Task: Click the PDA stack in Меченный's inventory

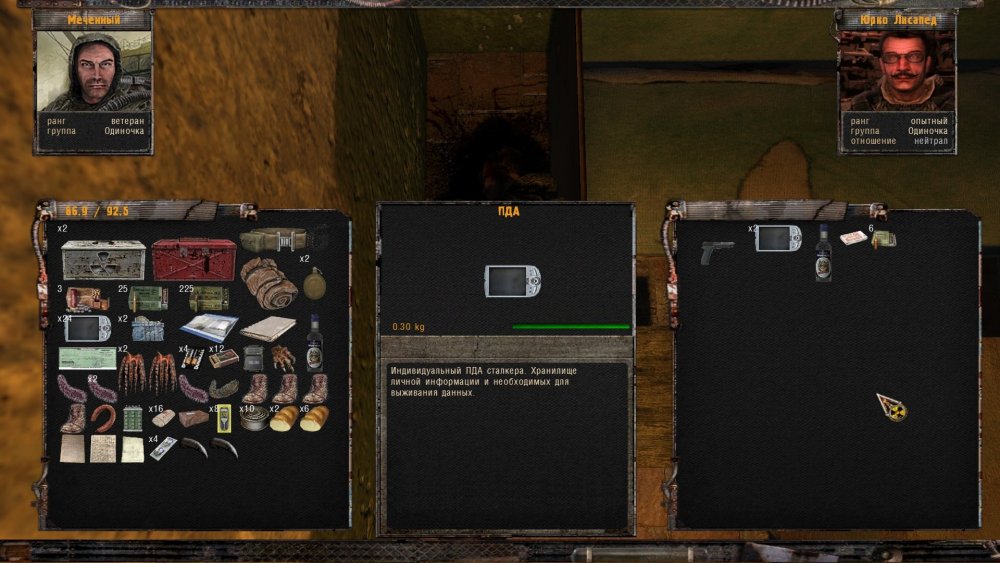Action: [87, 328]
